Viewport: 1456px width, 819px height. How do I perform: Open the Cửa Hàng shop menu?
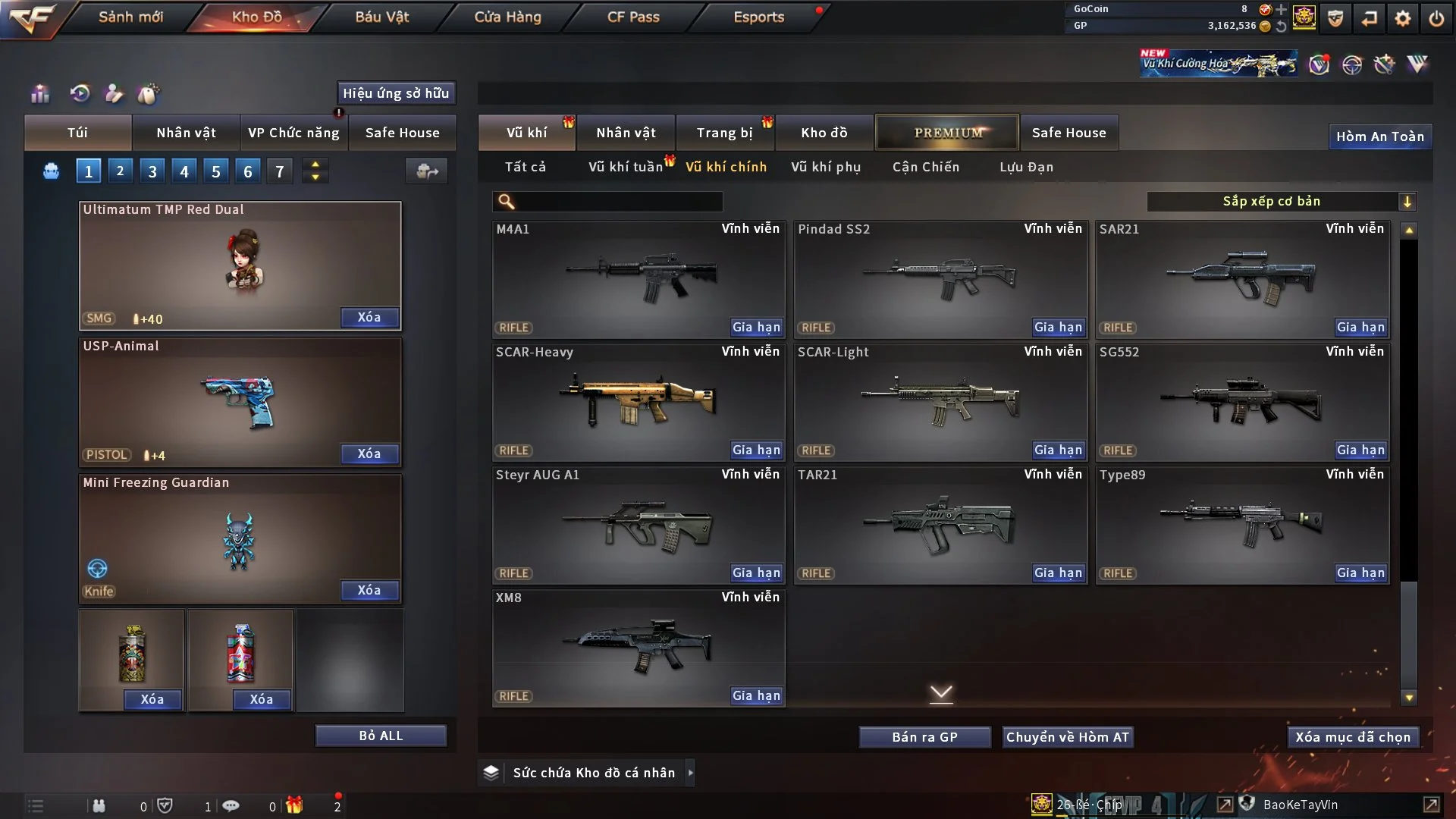[507, 17]
